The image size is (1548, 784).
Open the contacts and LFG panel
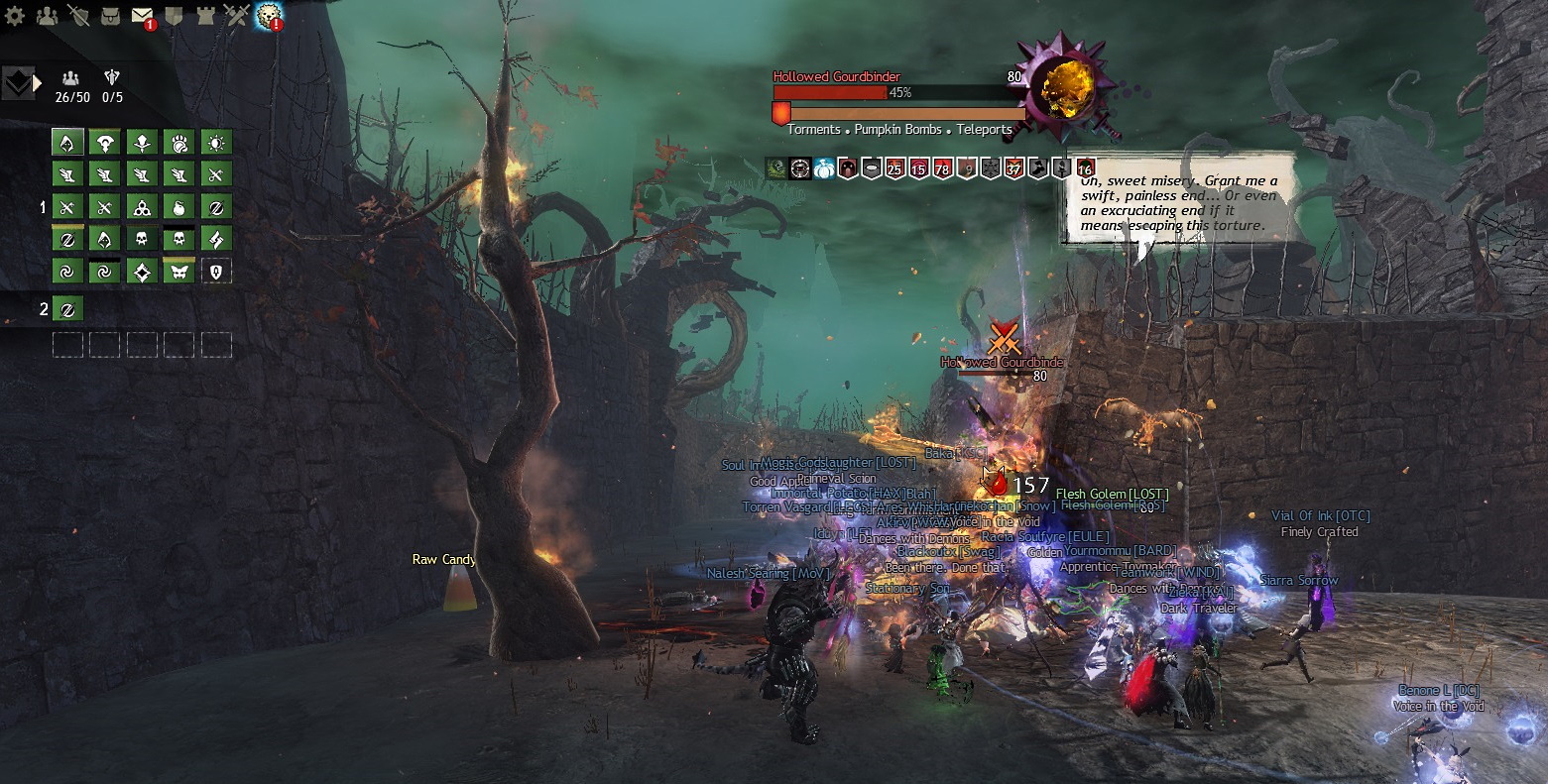(46, 15)
